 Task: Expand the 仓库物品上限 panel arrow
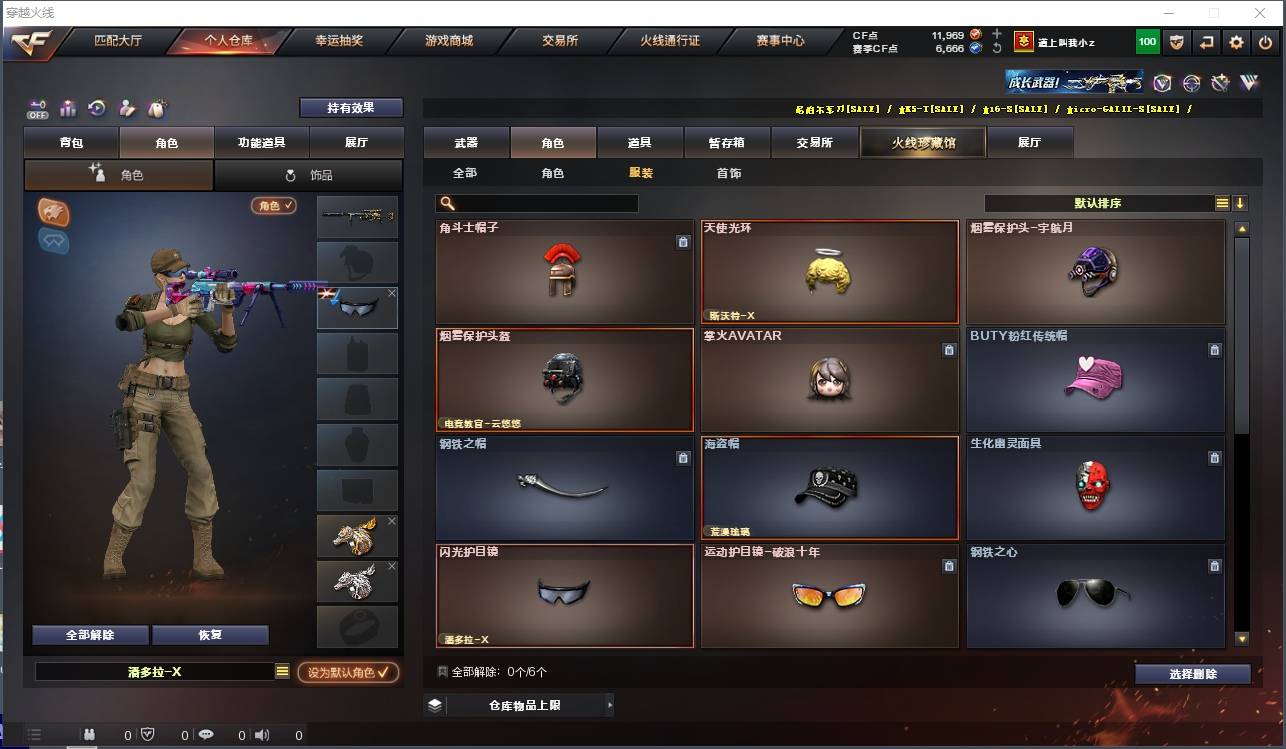(x=609, y=704)
